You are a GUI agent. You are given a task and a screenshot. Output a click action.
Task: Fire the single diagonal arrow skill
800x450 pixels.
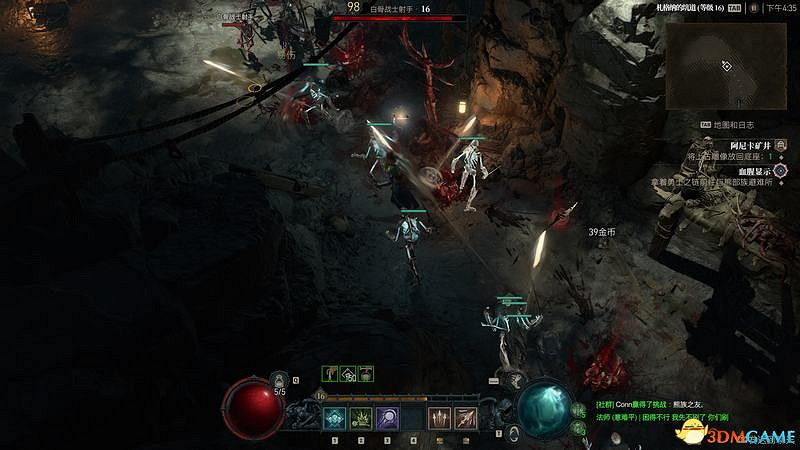(465, 418)
